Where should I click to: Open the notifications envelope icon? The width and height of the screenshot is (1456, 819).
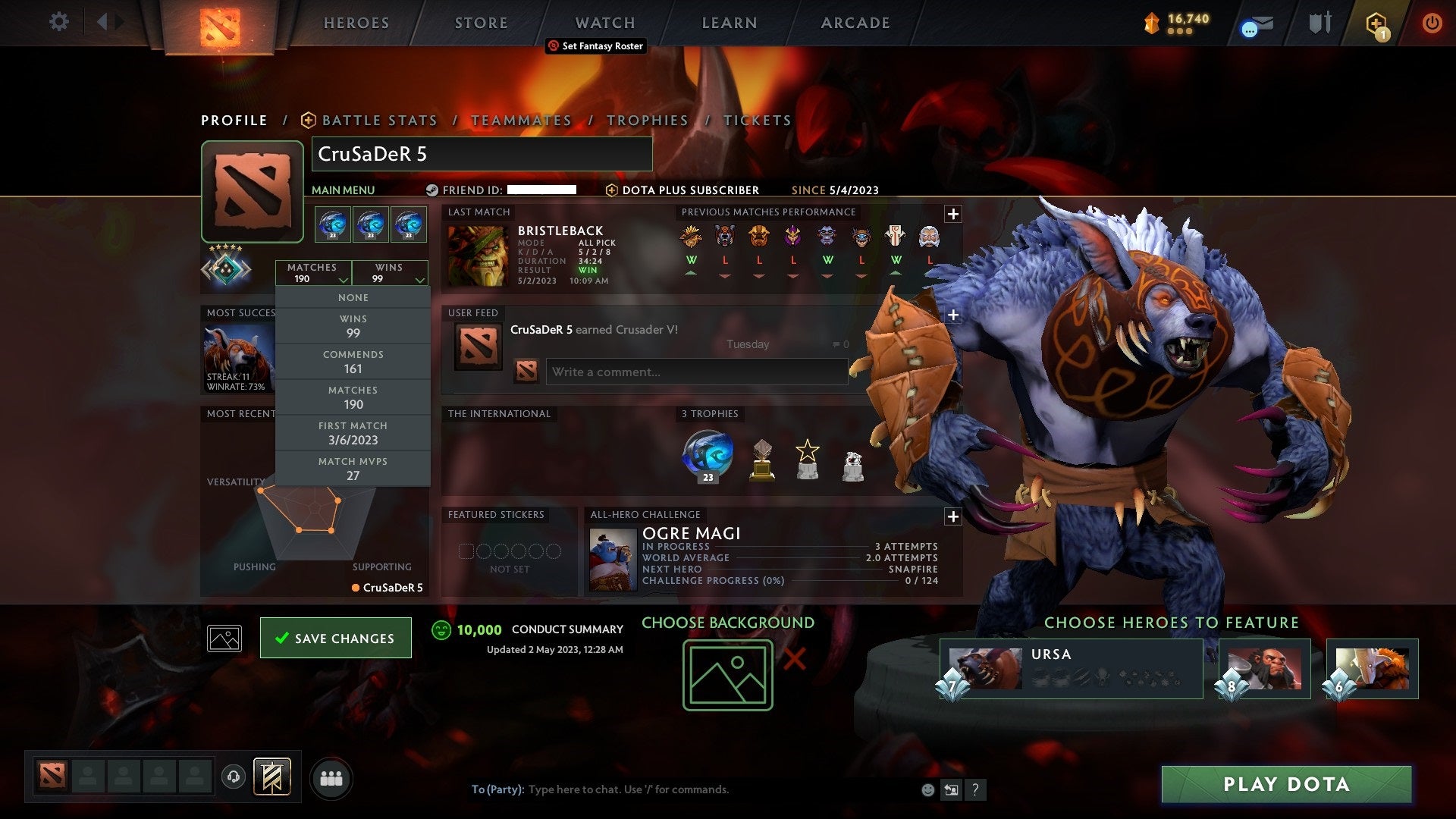tap(1257, 24)
